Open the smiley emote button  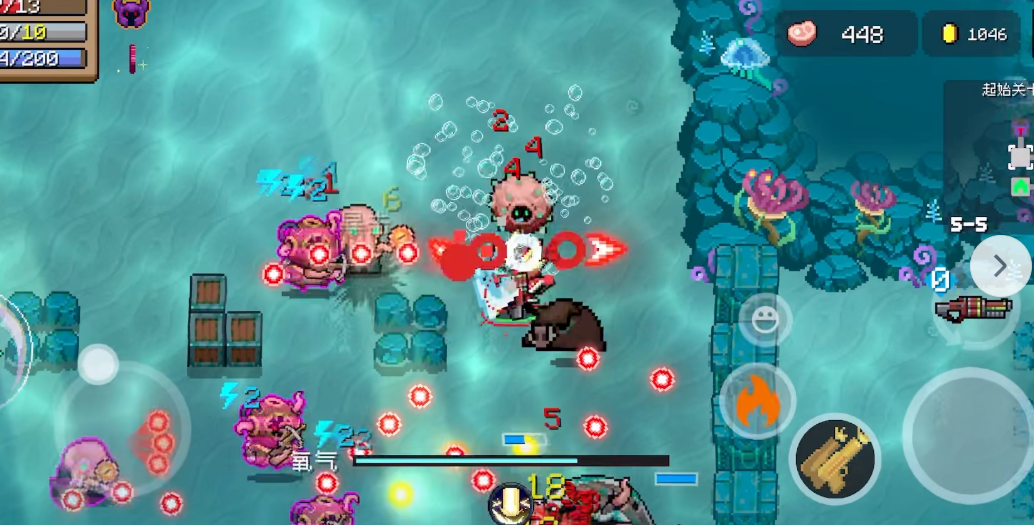(765, 320)
